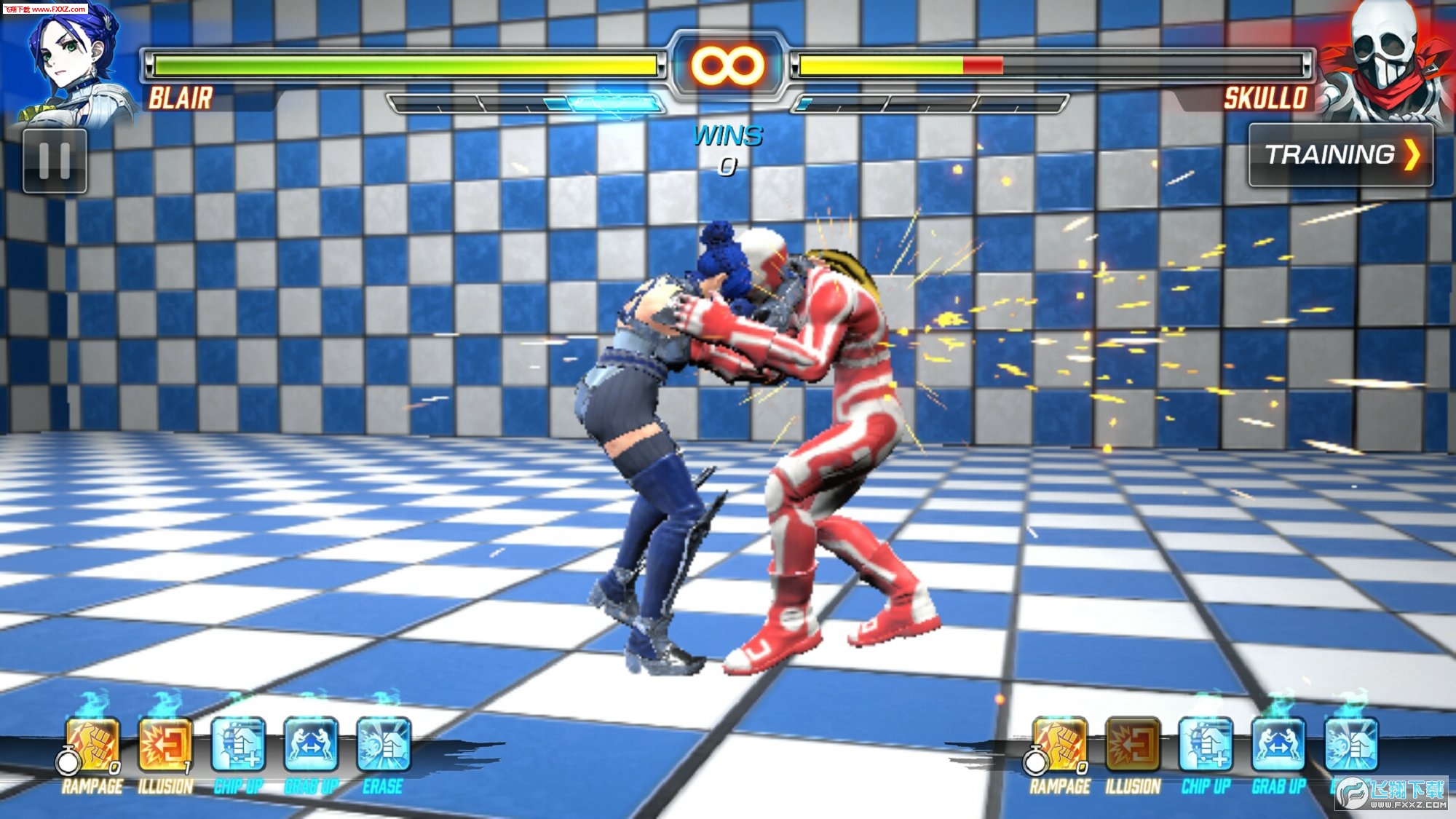1456x819 pixels.
Task: Tap Skullo's Chip Up boost icon
Action: point(1206,744)
